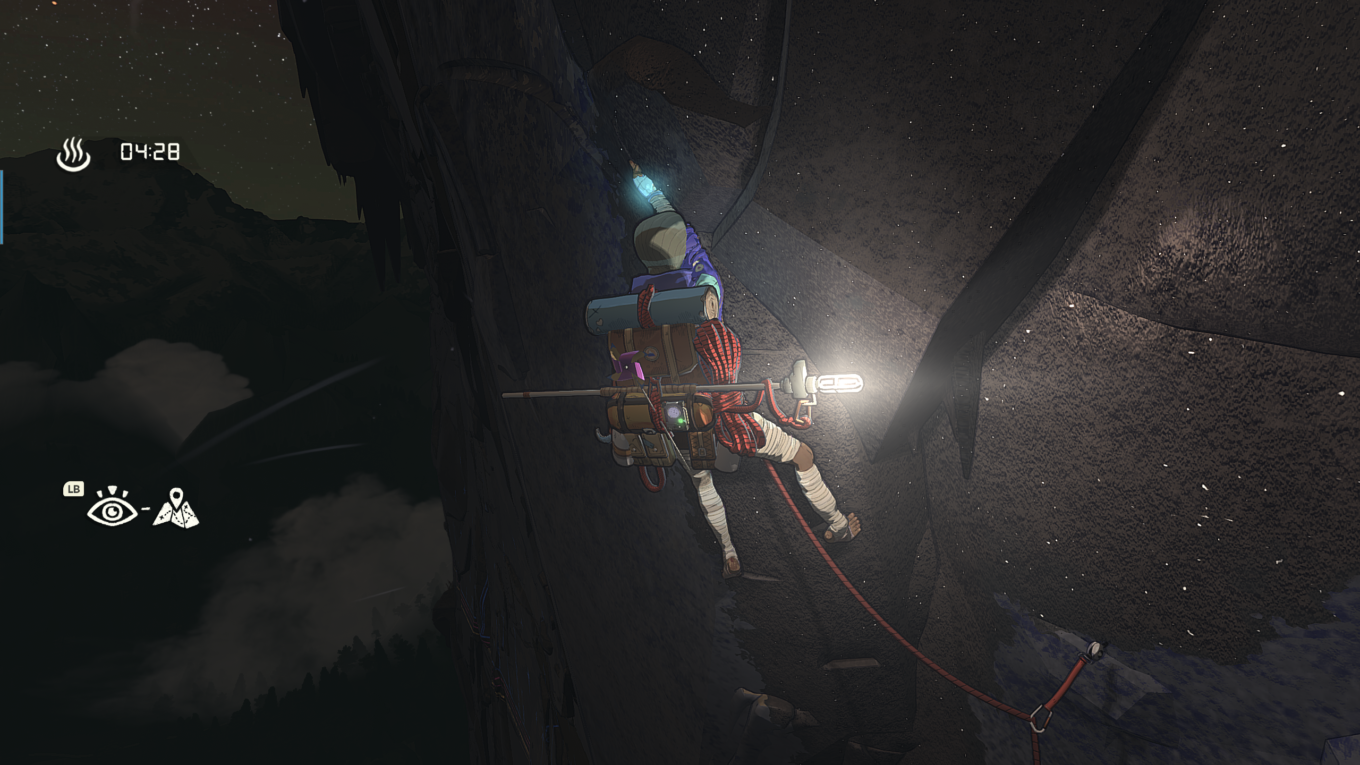Click the steam warmth status icon
Viewport: 1360px width, 765px height.
[x=73, y=155]
